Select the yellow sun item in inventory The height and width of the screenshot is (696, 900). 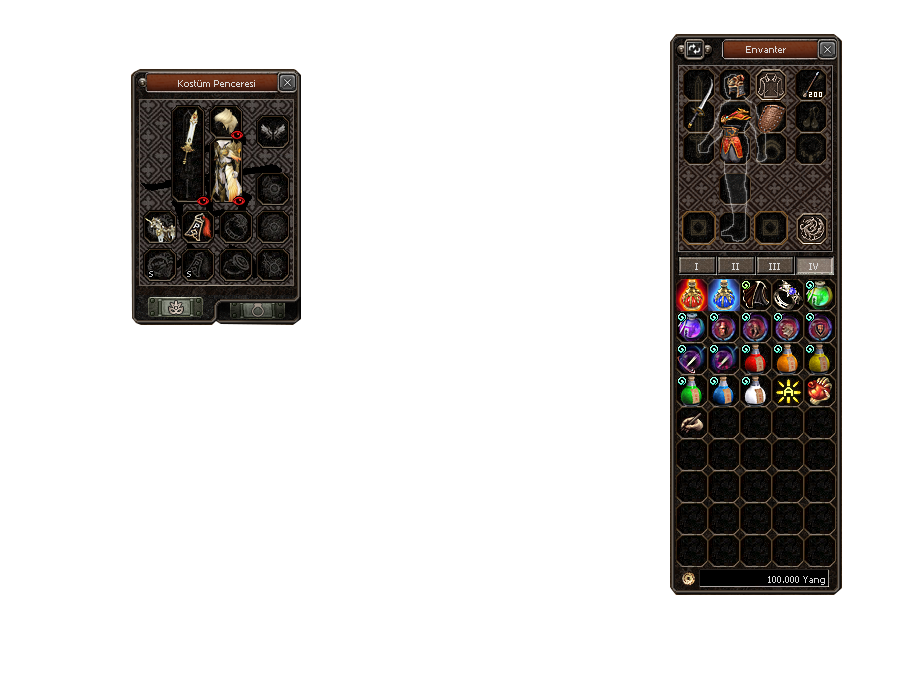[789, 393]
